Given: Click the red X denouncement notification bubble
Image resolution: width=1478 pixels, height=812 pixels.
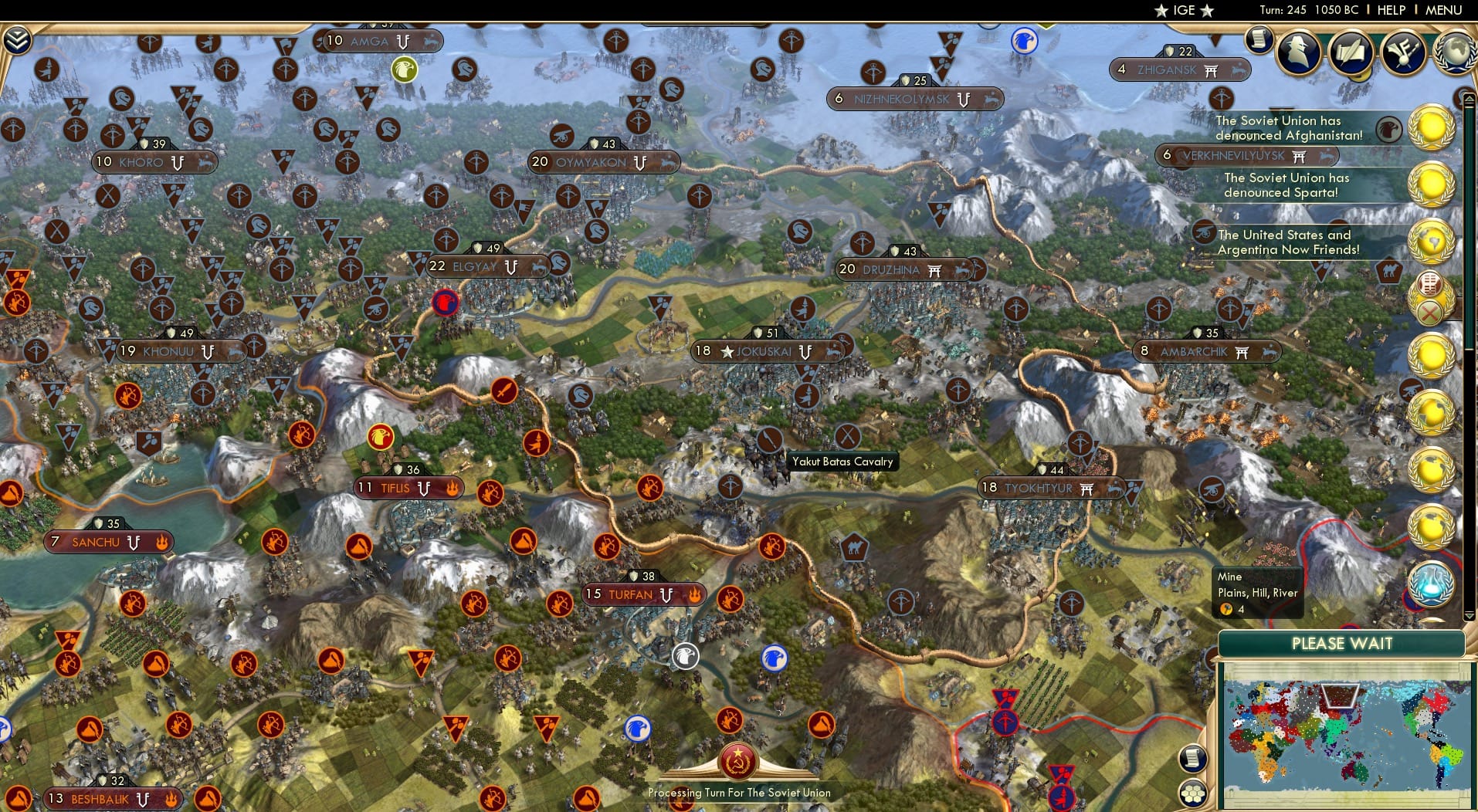Looking at the screenshot, I should click(1430, 312).
